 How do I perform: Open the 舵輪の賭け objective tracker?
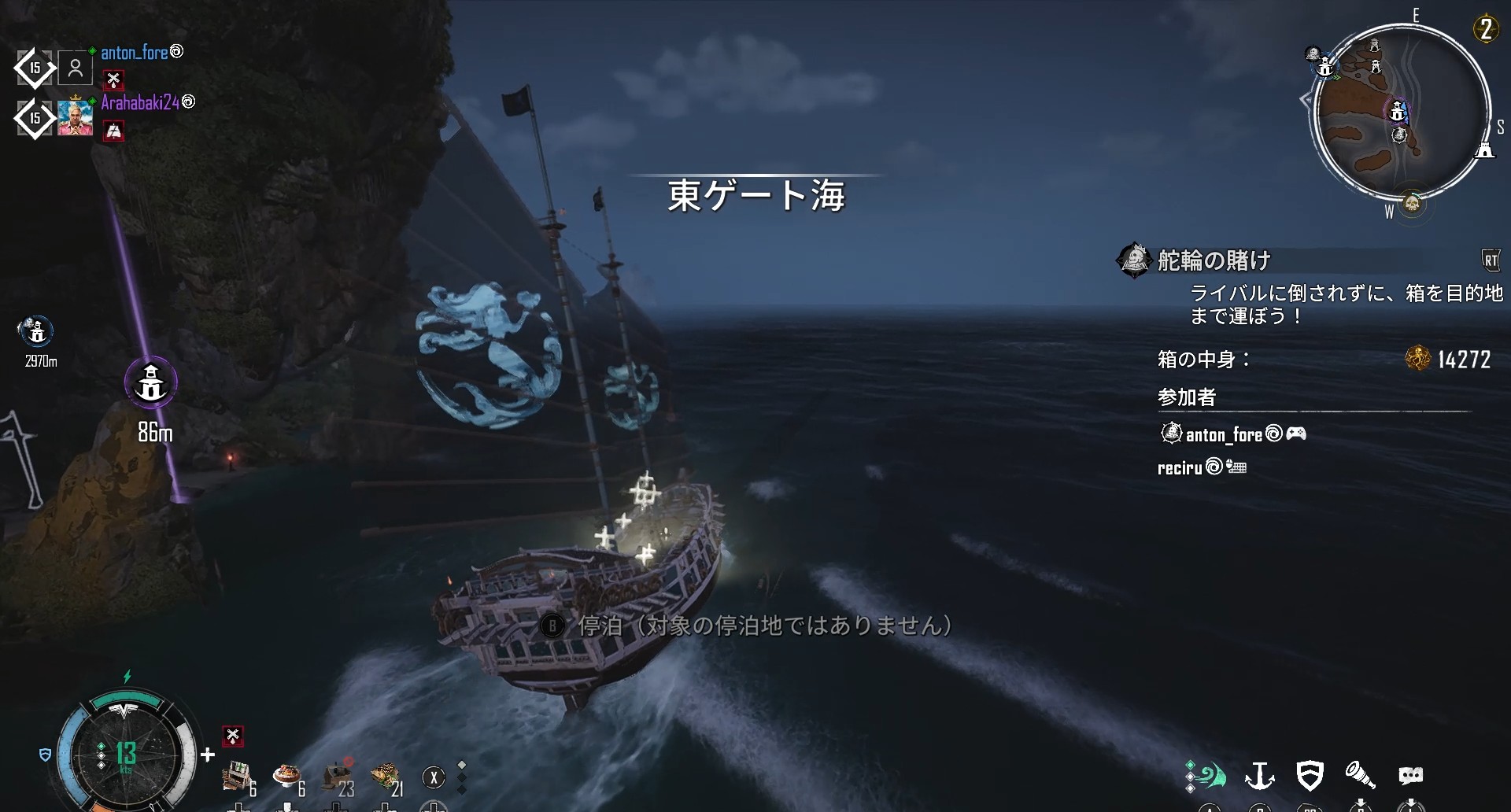click(1214, 260)
